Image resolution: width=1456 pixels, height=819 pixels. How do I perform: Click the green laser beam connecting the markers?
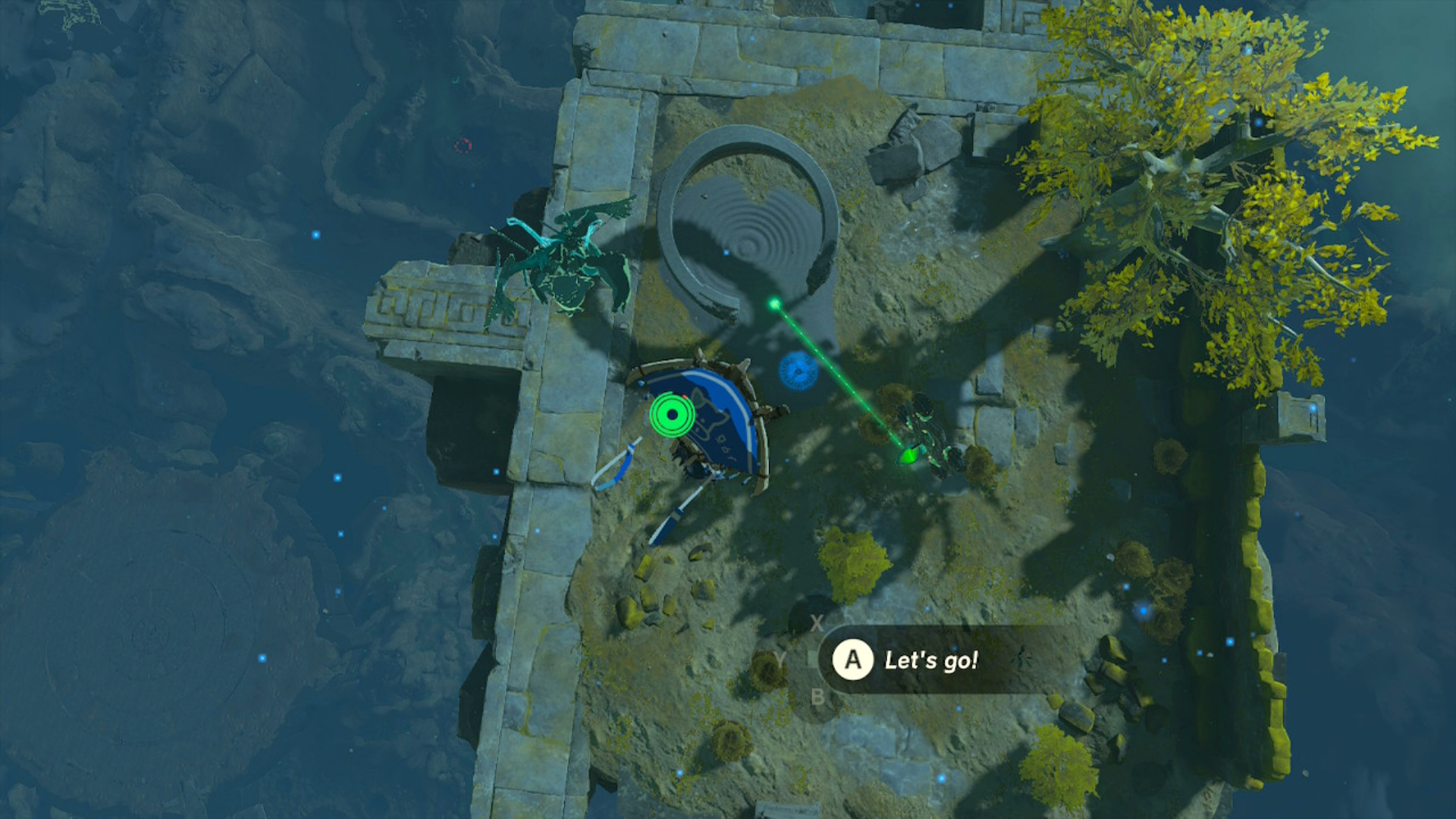tap(842, 379)
